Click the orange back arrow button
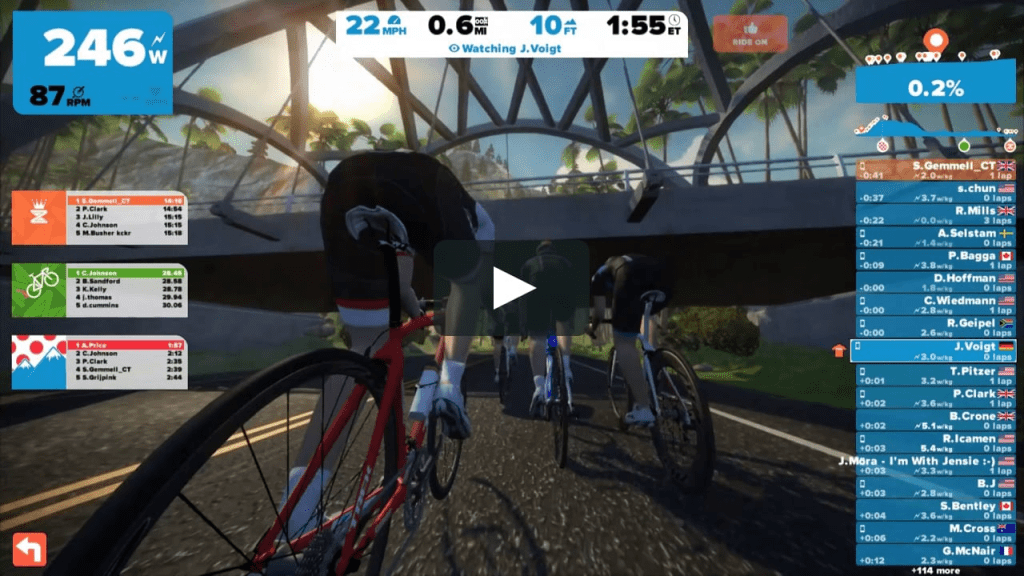Screen dimensions: 1024x576 [x=29, y=549]
